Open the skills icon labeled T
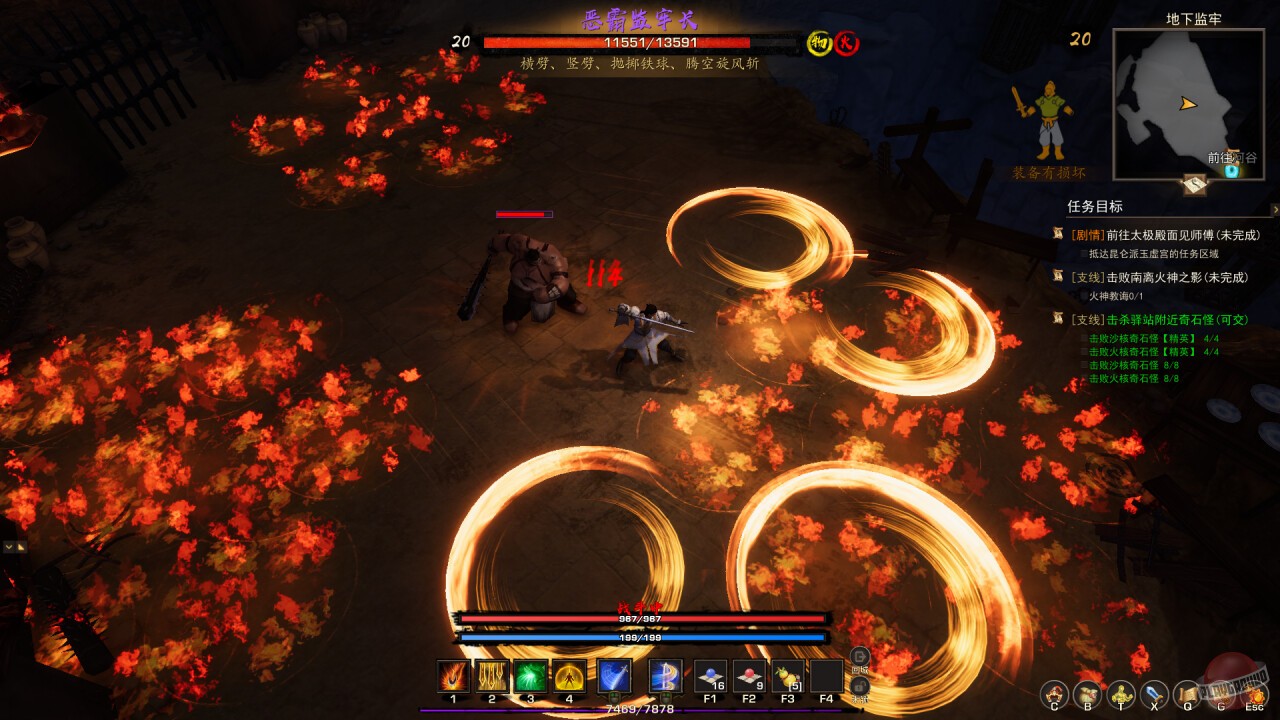This screenshot has height=720, width=1280. (x=1120, y=694)
